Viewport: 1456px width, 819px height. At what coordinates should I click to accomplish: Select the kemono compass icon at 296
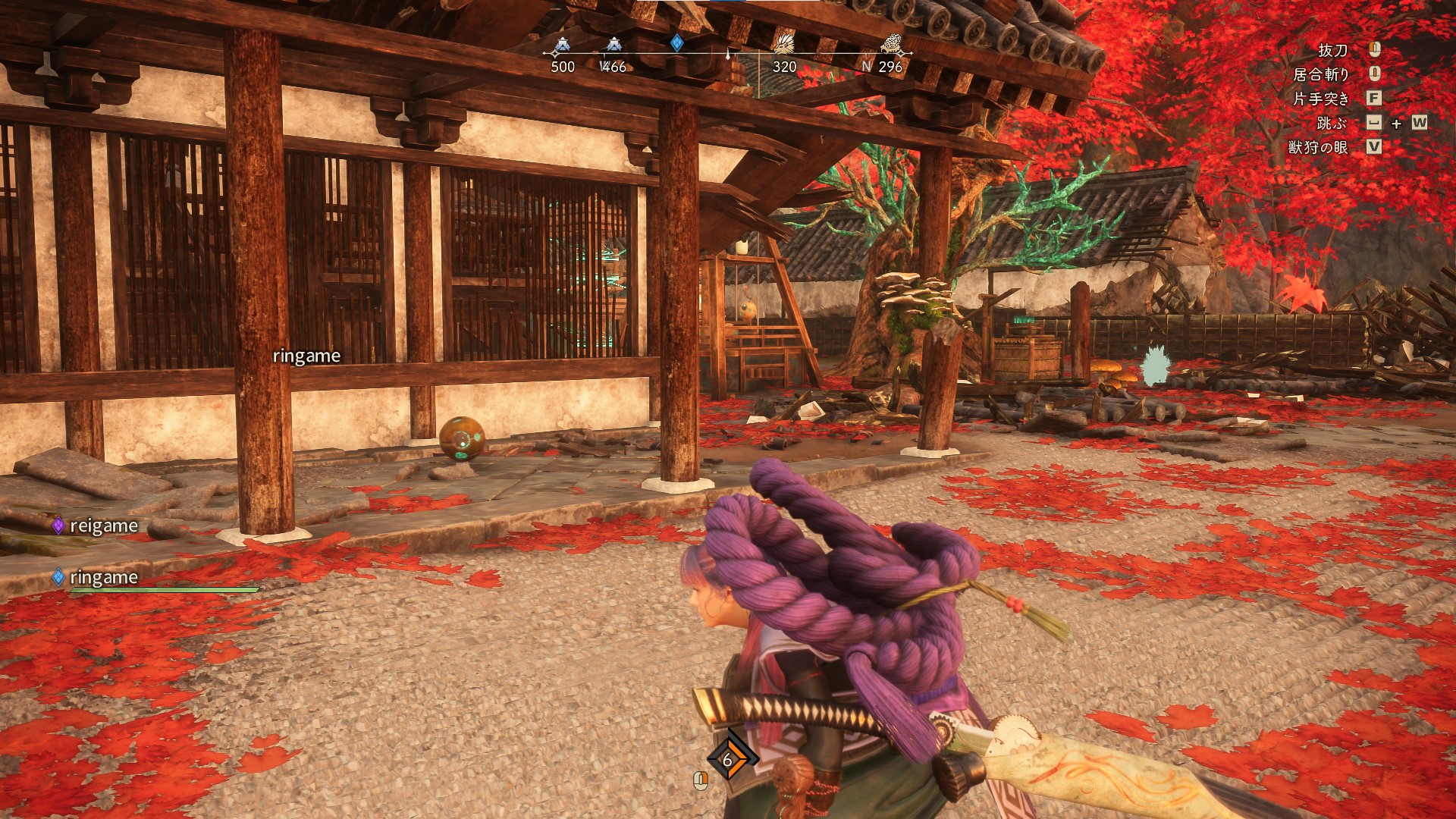click(890, 45)
